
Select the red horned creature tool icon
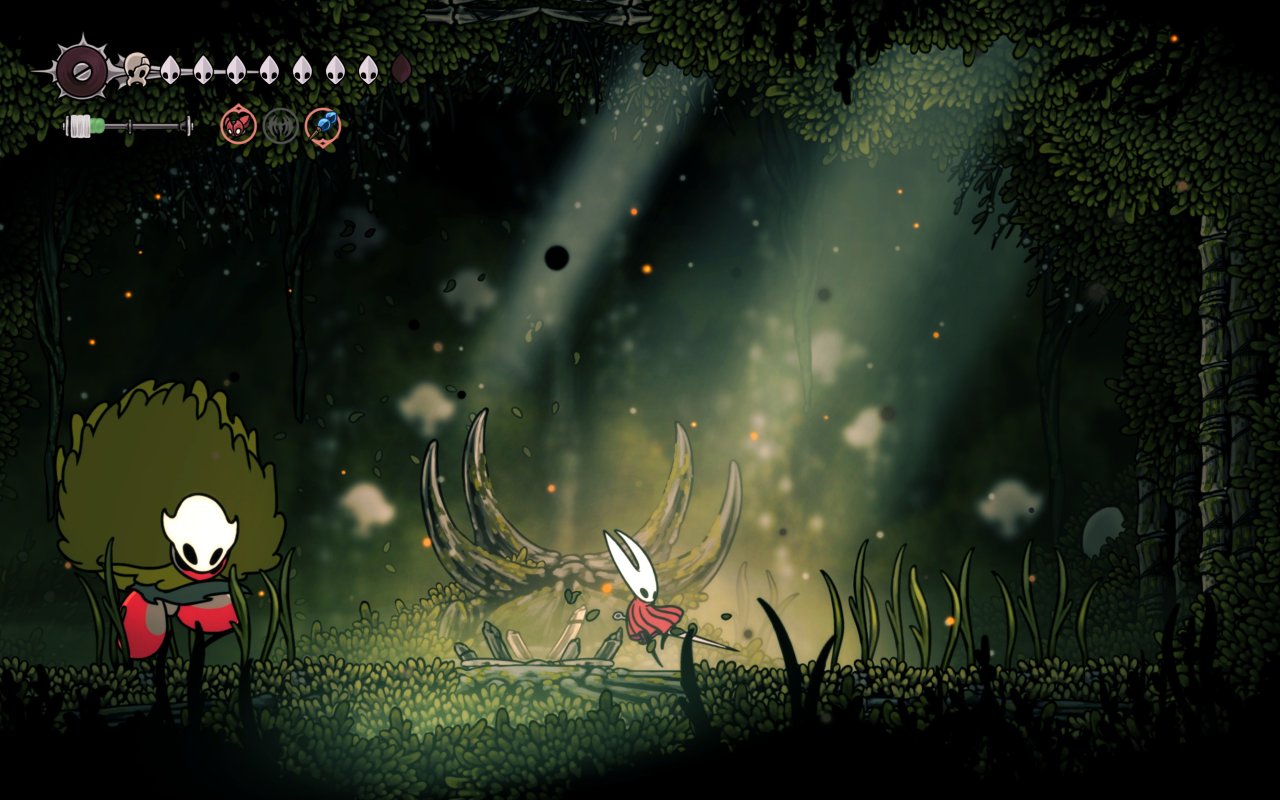pos(238,126)
